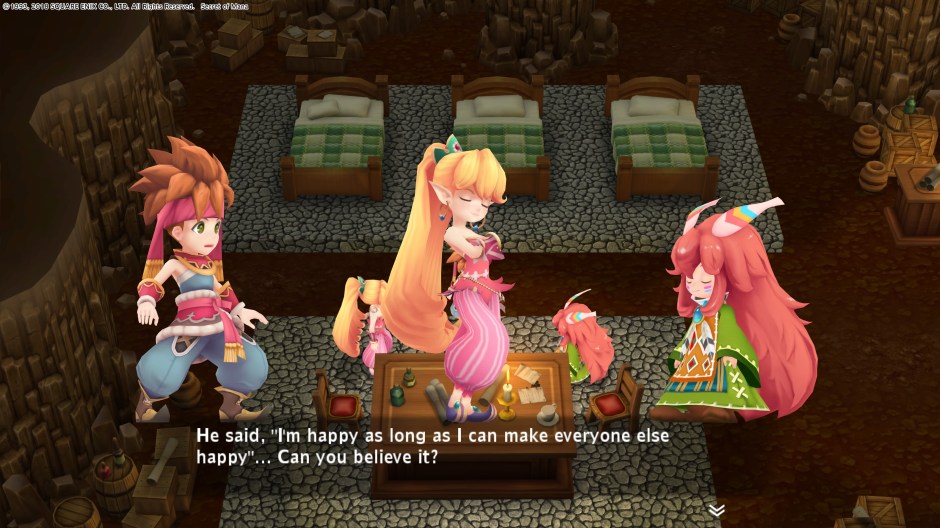The image size is (940, 528).
Task: Advance dialogue with the down-arrow indicator
Action: coord(716,510)
